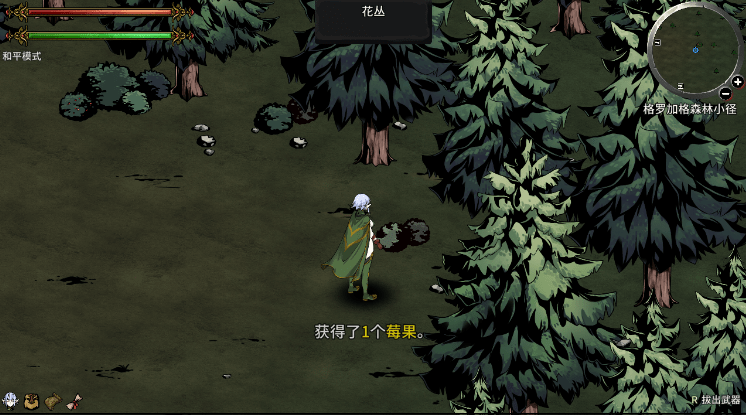The image size is (746, 415).
Task: Open the character portrait icon
Action: tap(11, 401)
